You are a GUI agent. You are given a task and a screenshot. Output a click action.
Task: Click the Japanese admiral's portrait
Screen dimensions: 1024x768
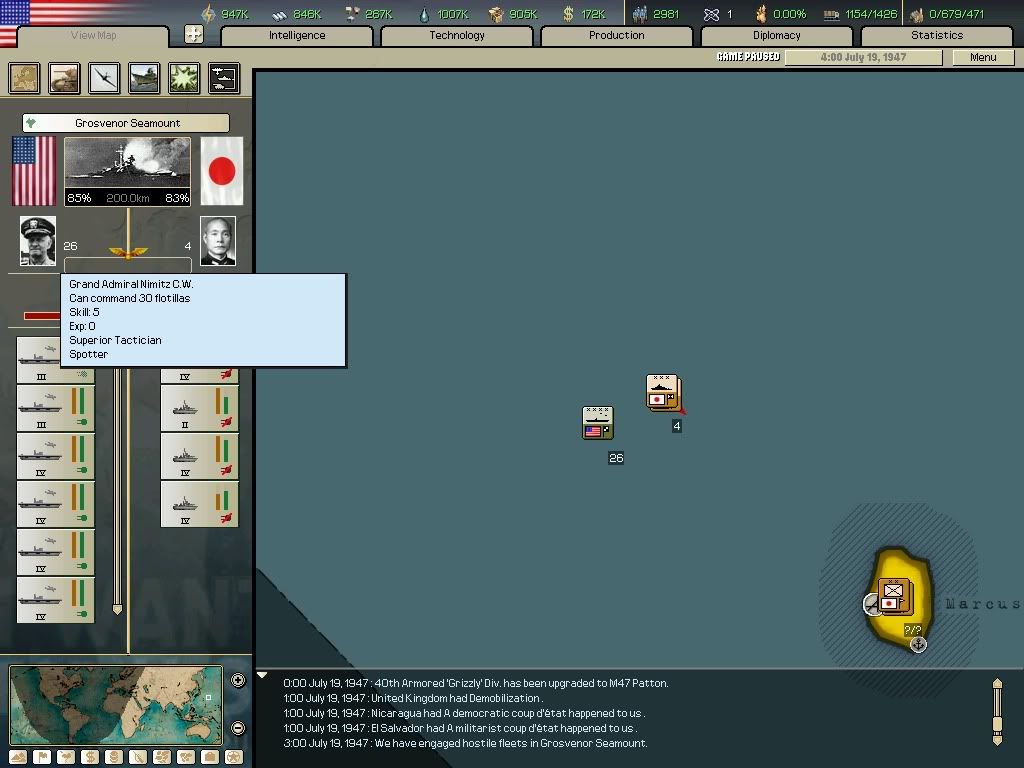point(218,242)
